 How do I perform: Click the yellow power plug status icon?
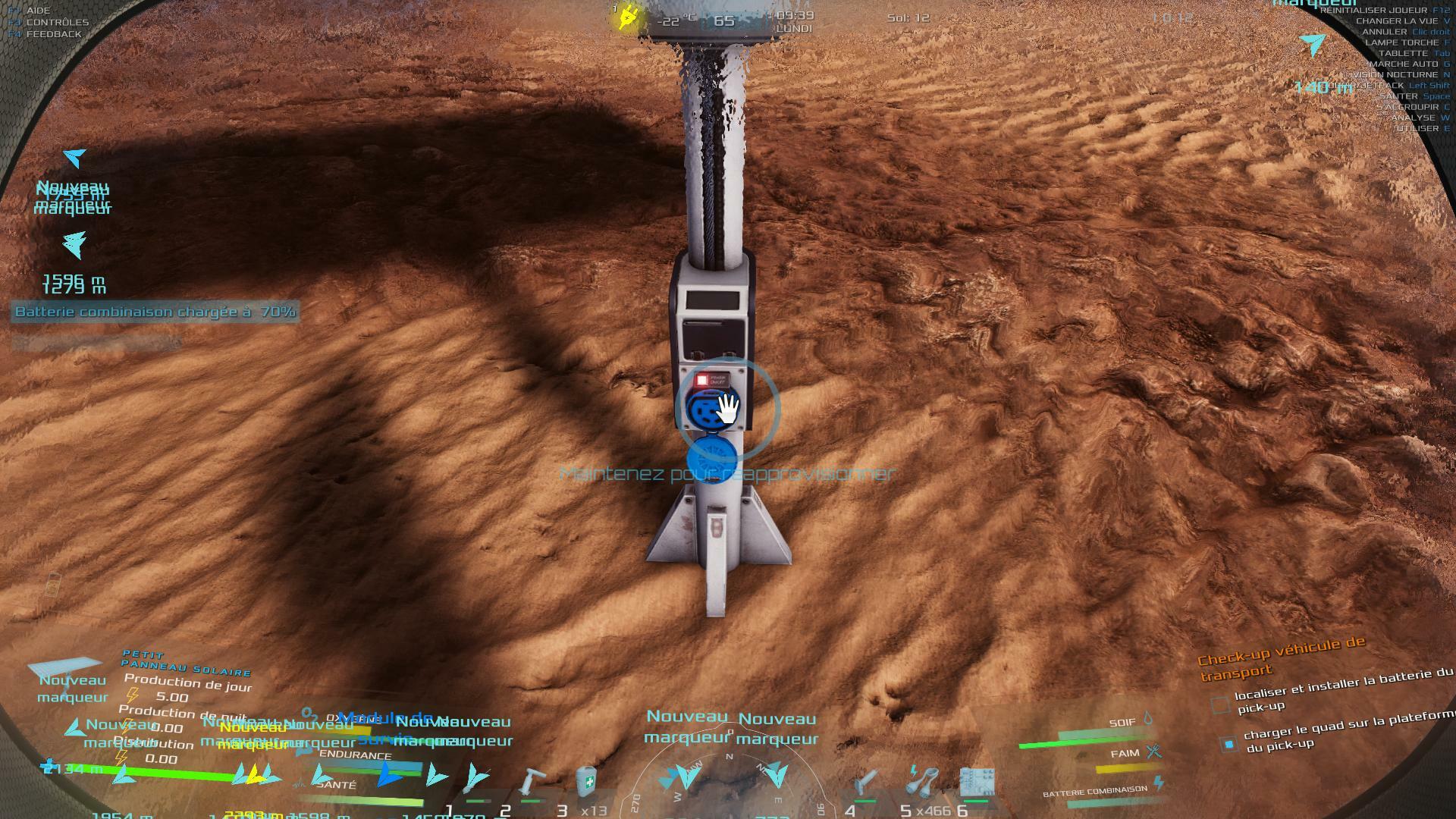click(x=627, y=17)
